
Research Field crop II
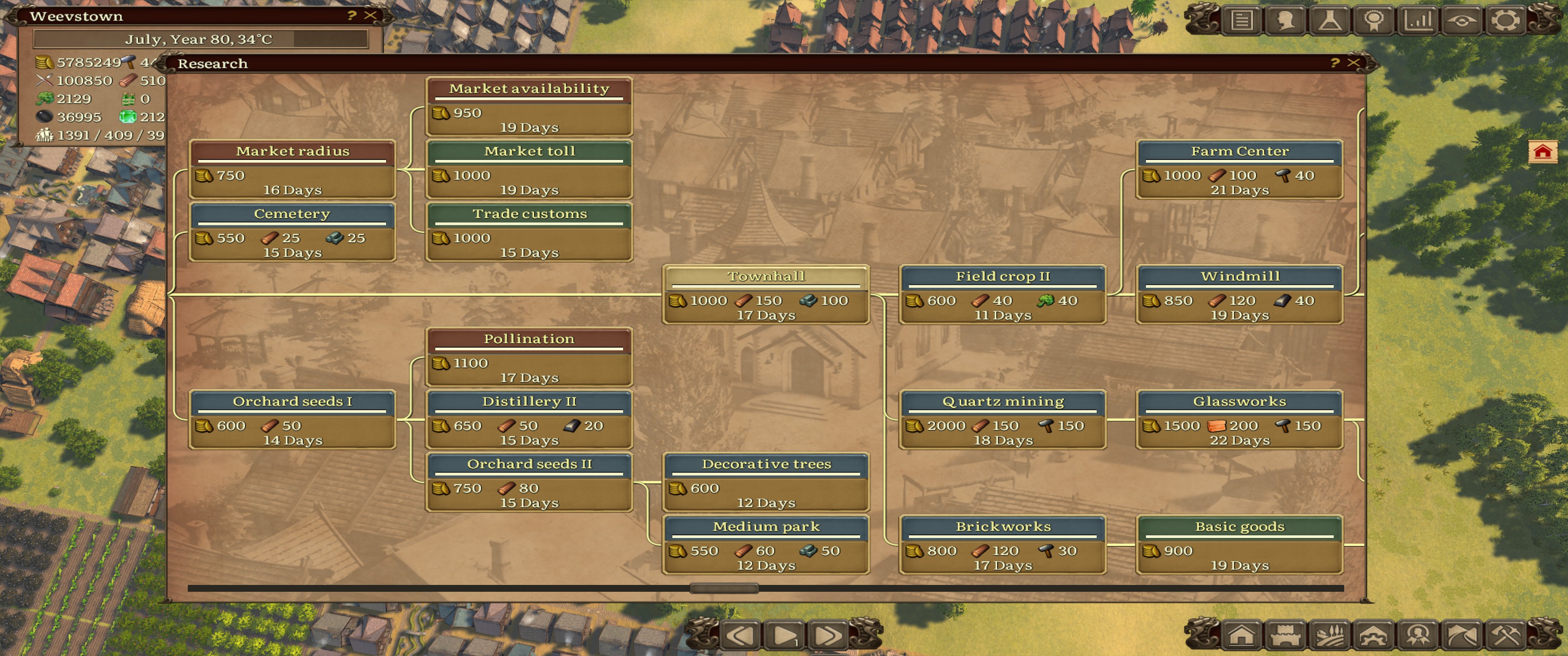(x=1002, y=295)
